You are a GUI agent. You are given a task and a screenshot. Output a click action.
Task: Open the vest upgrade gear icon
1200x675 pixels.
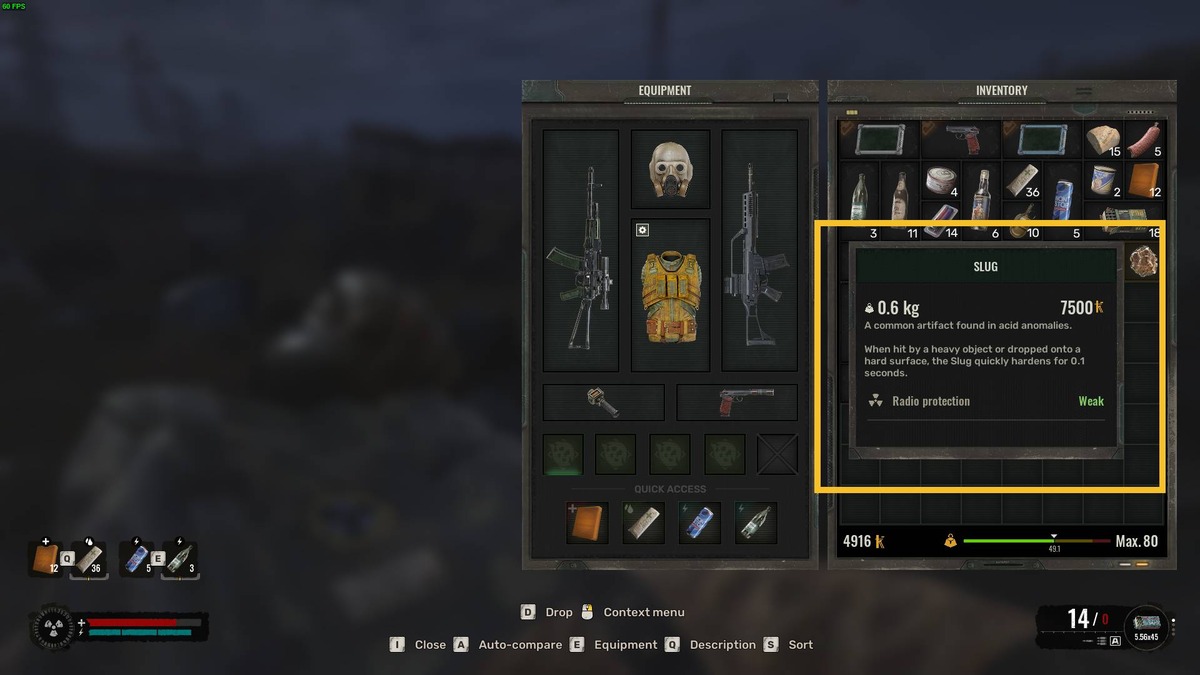pos(643,230)
